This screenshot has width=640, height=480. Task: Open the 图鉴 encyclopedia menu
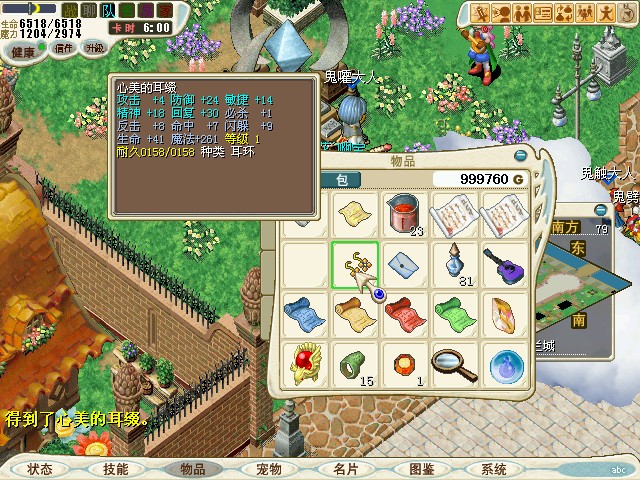click(x=421, y=468)
